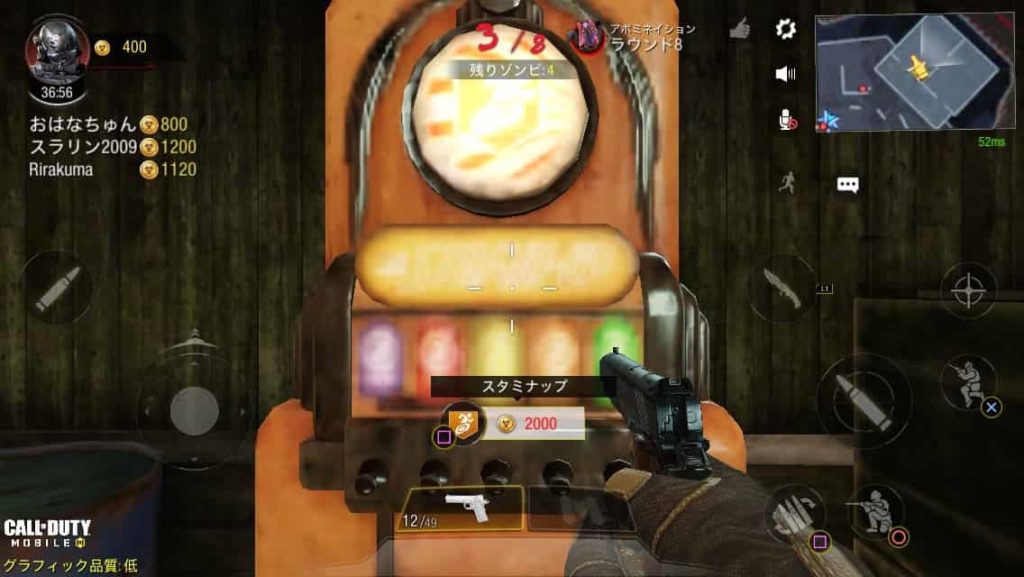Tap the virtual movement joystick

[186, 408]
